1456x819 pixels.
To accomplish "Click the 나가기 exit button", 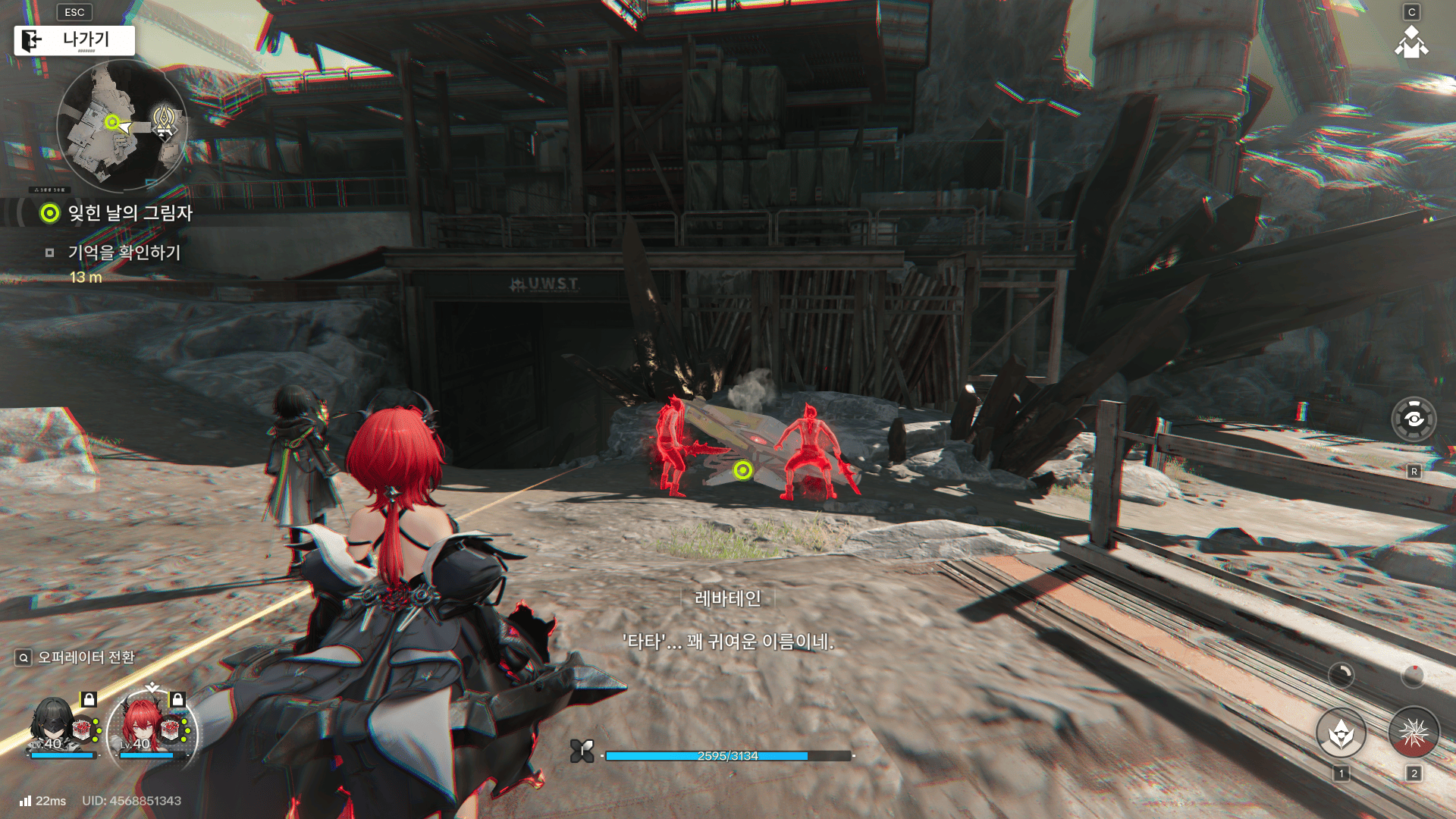I will (74, 40).
